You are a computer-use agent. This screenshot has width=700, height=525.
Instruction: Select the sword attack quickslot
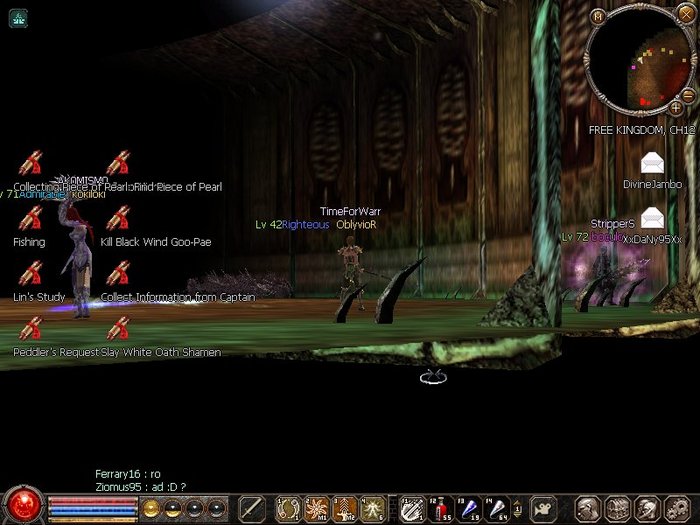click(x=251, y=508)
